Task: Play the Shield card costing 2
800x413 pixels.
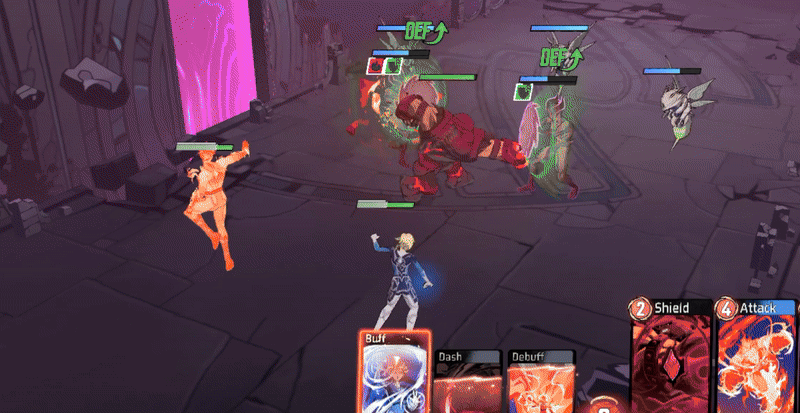Action: pyautogui.click(x=672, y=358)
